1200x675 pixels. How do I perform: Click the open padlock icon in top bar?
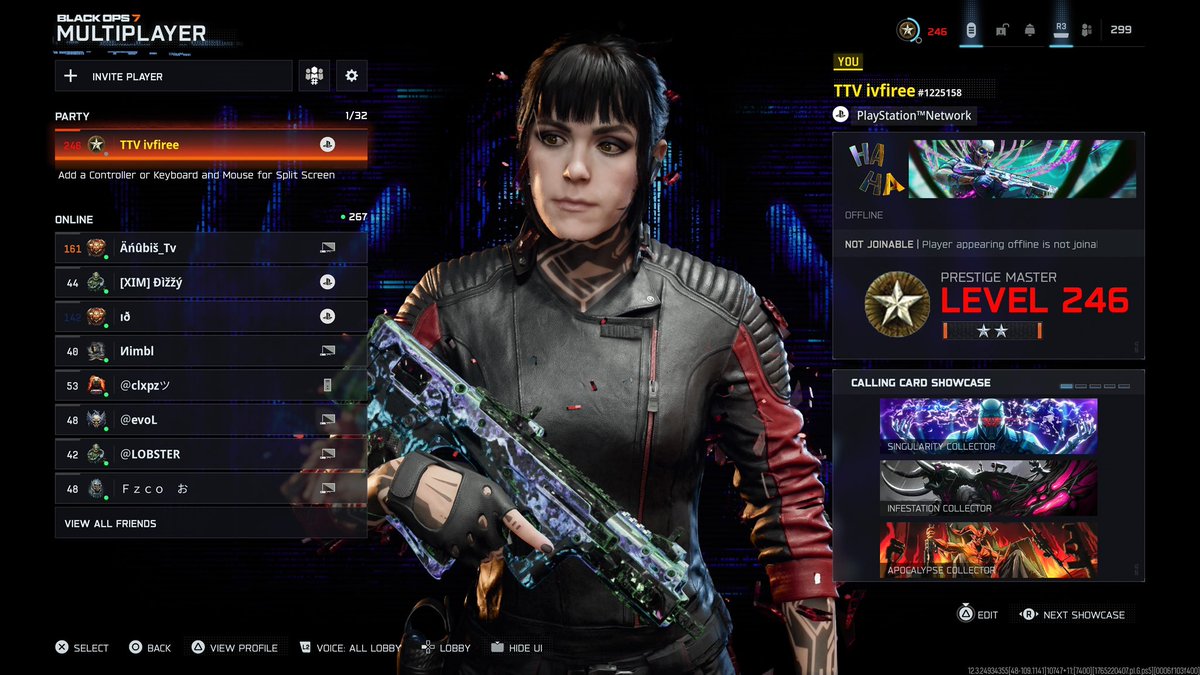pos(1001,30)
